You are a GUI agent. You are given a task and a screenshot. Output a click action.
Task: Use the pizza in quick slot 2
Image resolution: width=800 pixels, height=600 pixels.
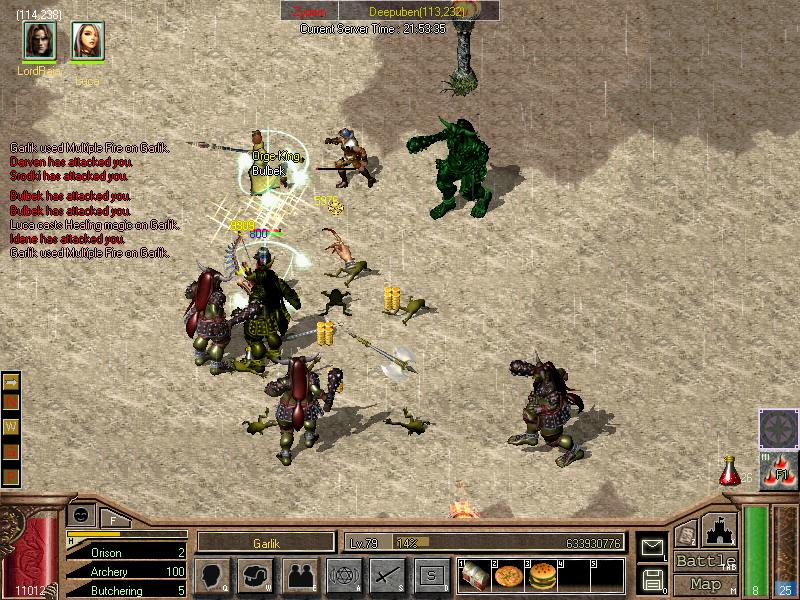coord(508,576)
